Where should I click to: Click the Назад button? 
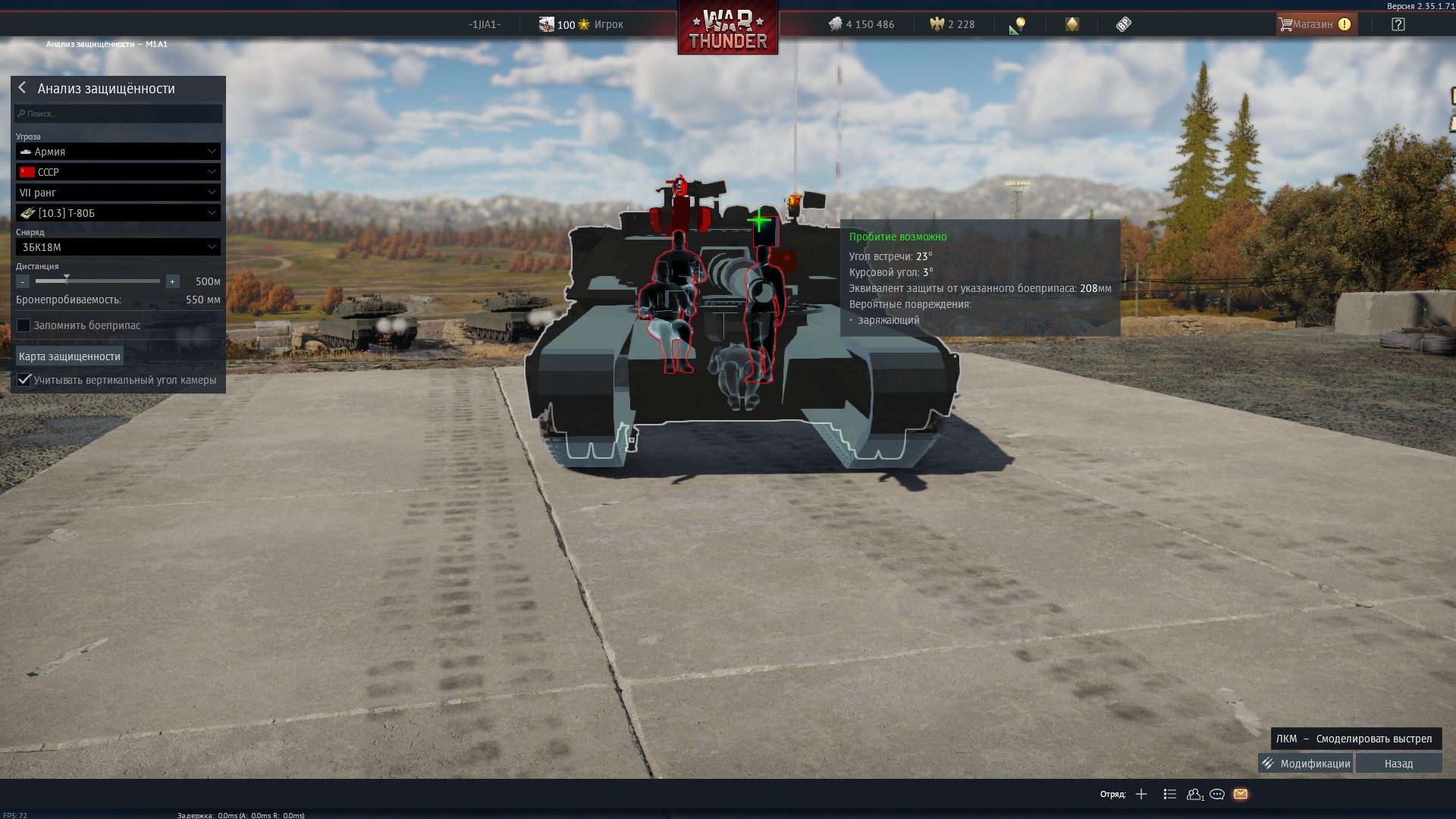1398,764
